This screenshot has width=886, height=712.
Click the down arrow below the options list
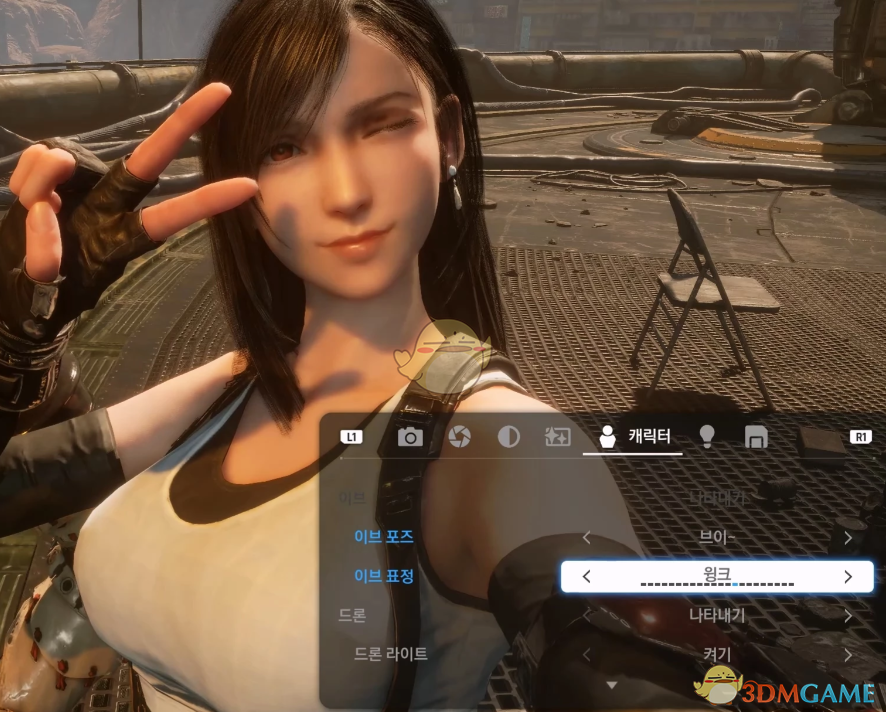[612, 685]
